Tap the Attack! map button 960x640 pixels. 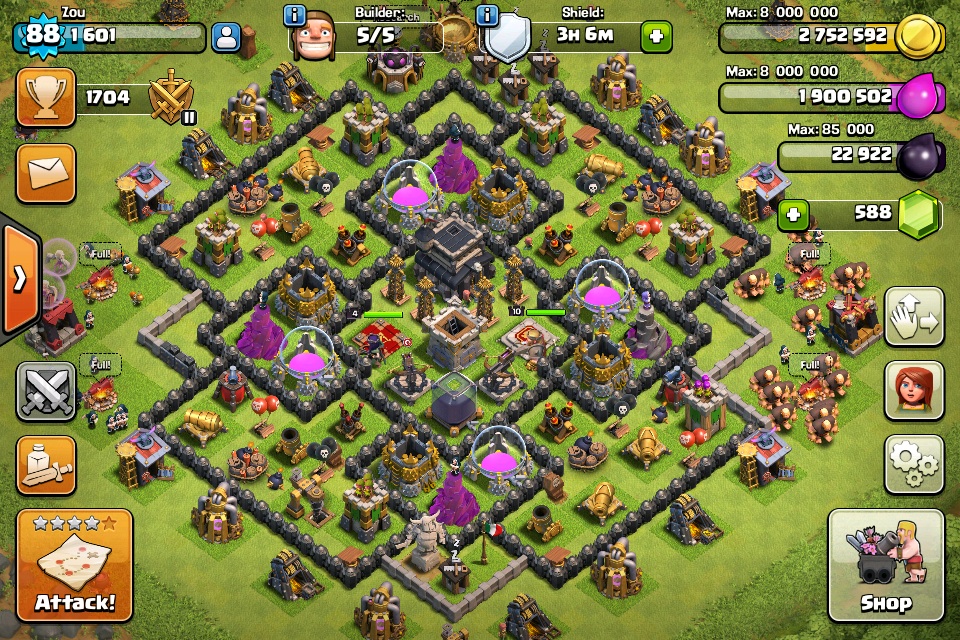(x=74, y=564)
